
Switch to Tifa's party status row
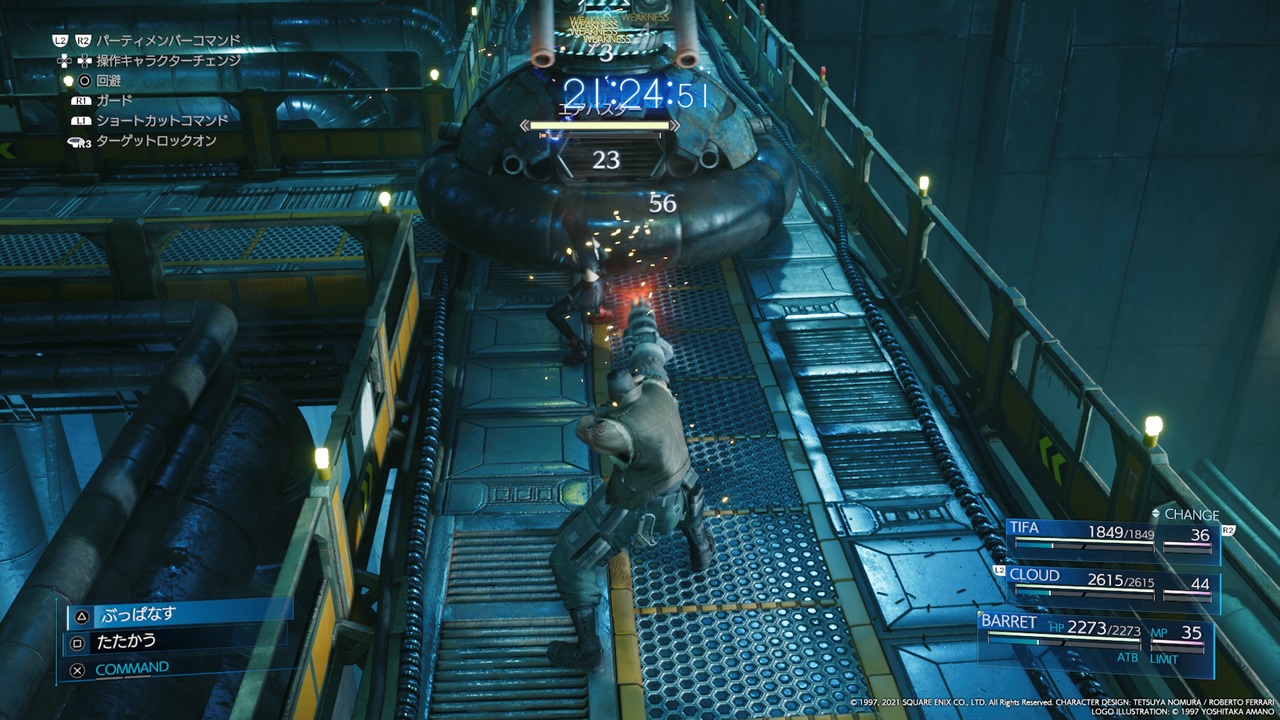(x=1112, y=540)
